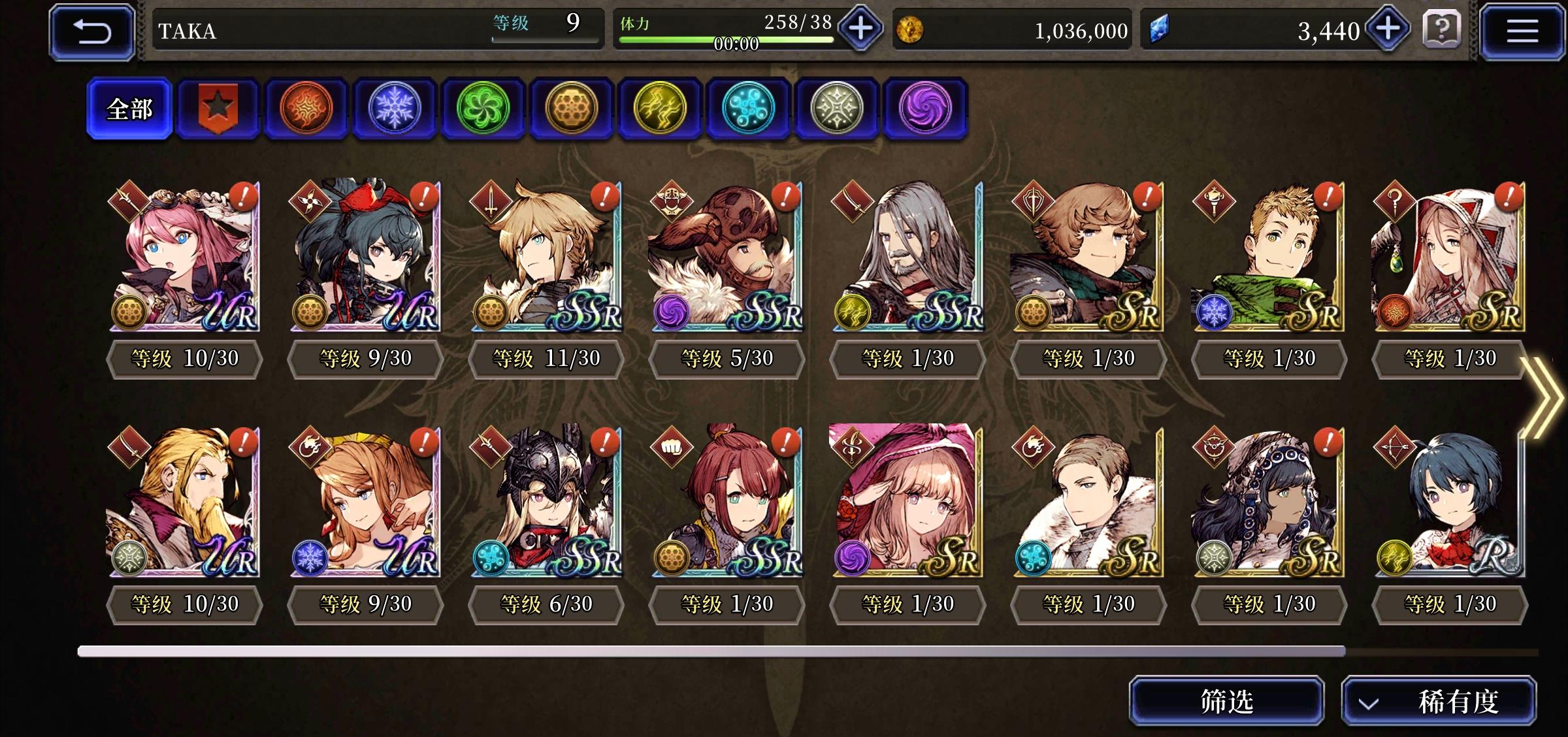
Task: Click the plus button beside crystal currency
Action: tap(1388, 29)
